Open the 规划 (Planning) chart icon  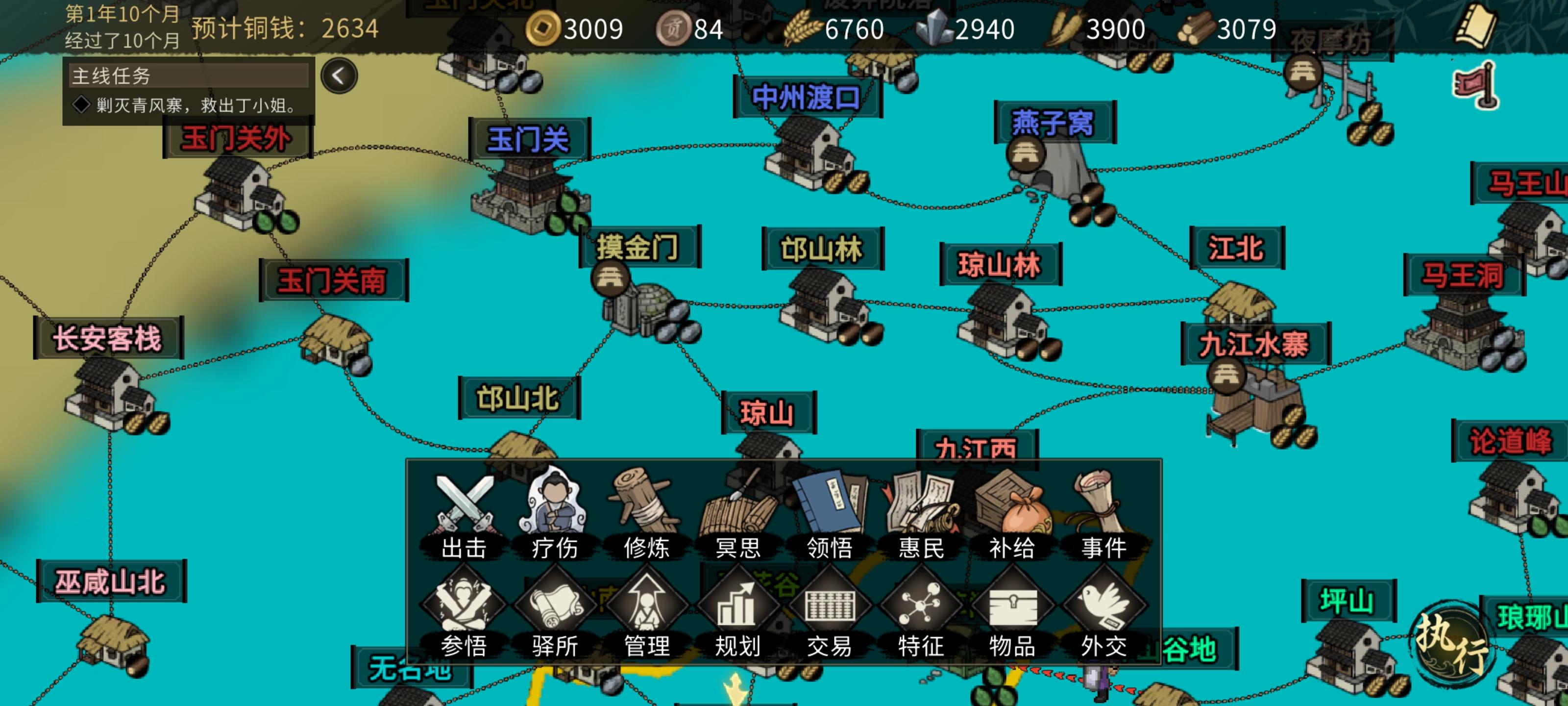click(738, 606)
